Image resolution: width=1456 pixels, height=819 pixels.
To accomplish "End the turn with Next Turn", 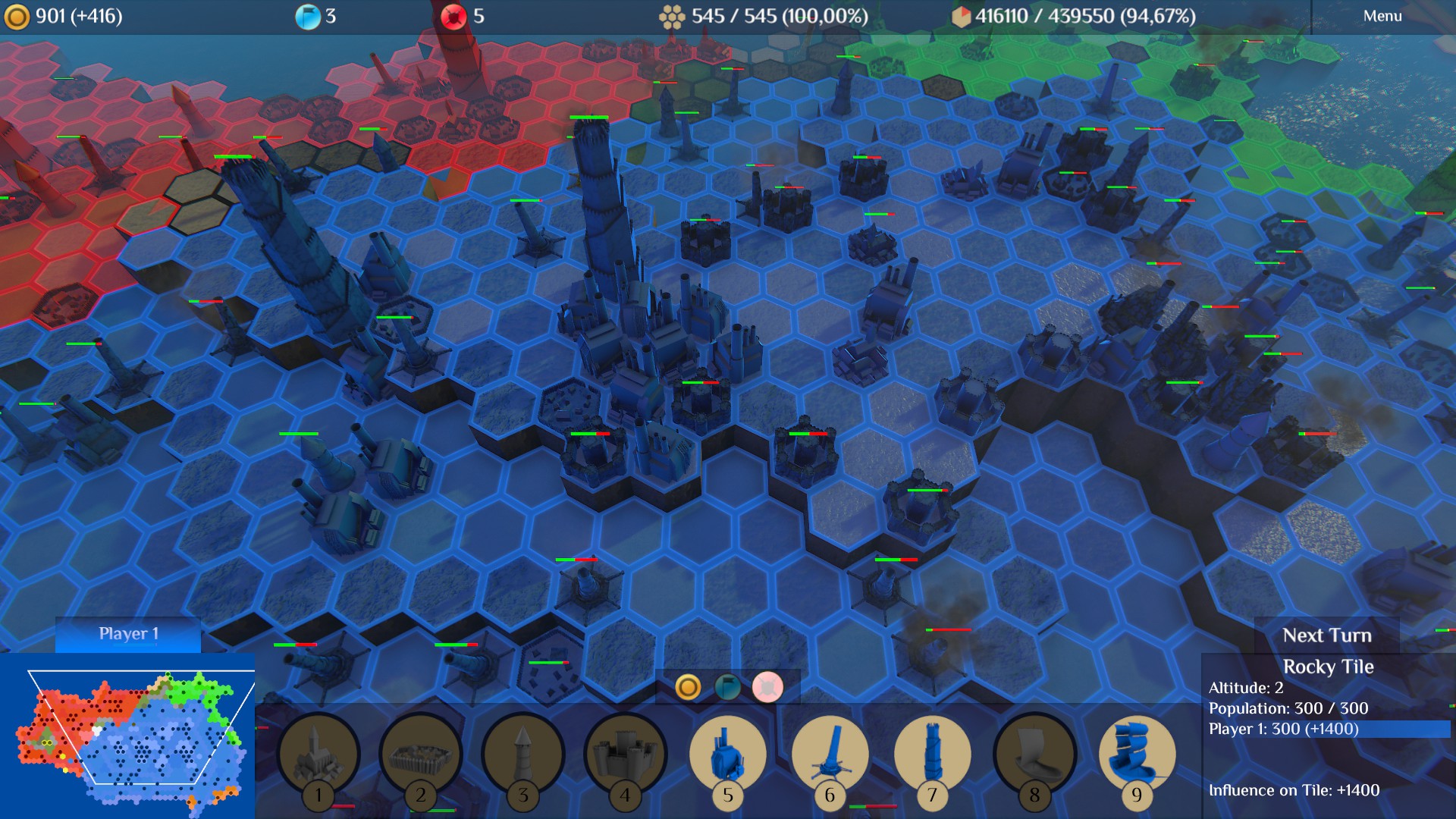I will point(1326,635).
